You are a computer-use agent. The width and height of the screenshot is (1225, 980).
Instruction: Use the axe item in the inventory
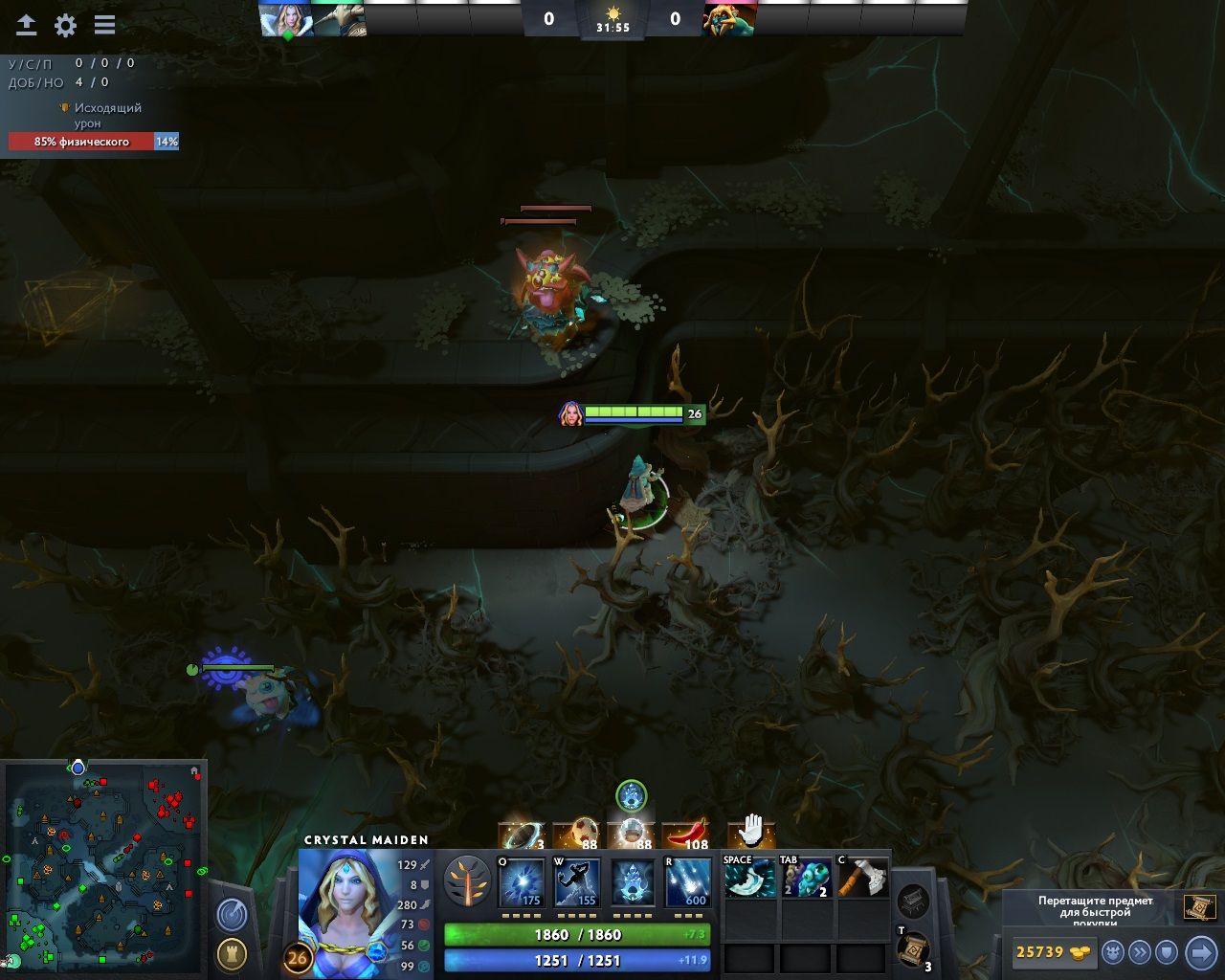coord(862,878)
